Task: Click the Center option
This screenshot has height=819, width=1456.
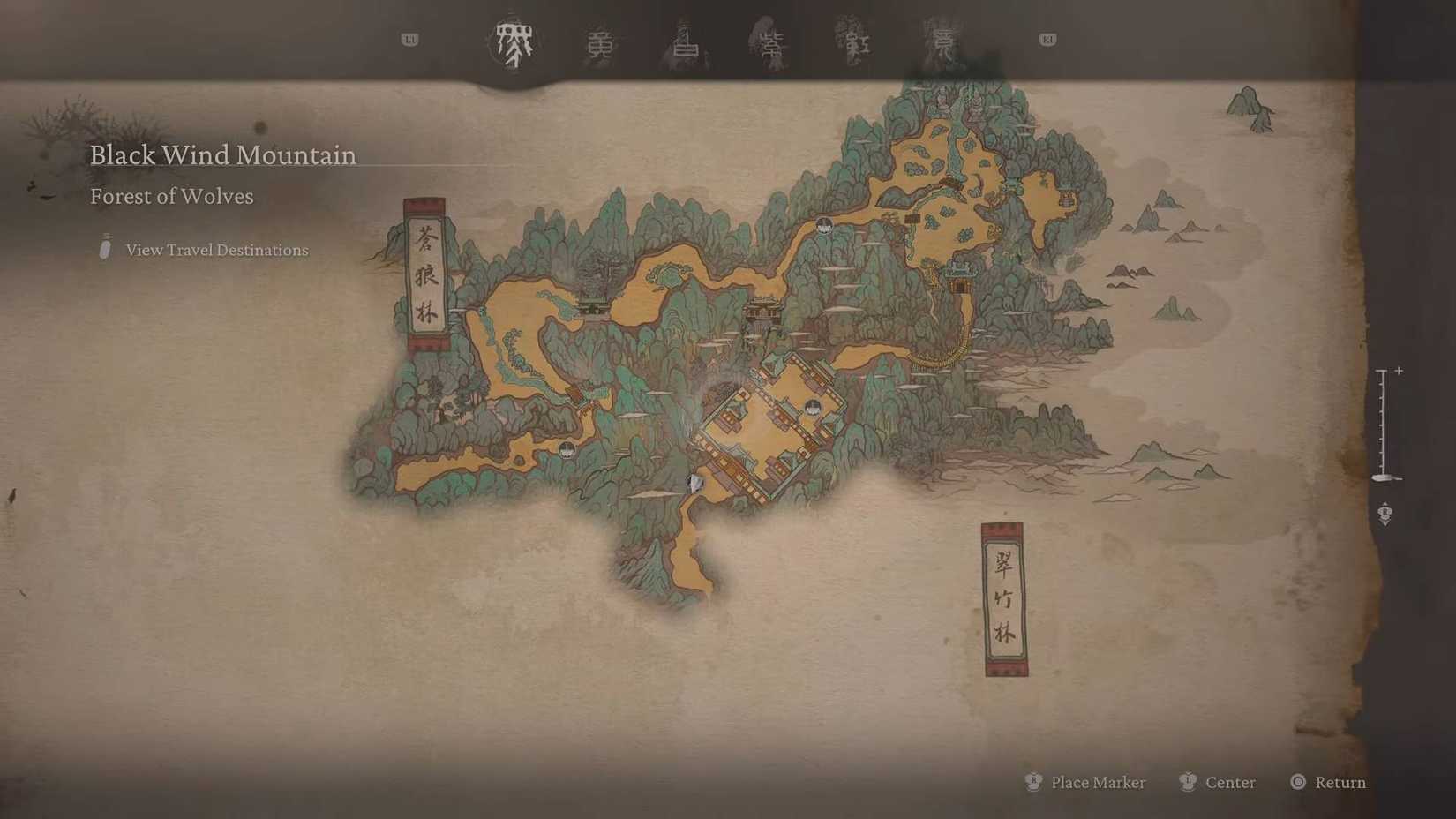Action: click(1231, 782)
